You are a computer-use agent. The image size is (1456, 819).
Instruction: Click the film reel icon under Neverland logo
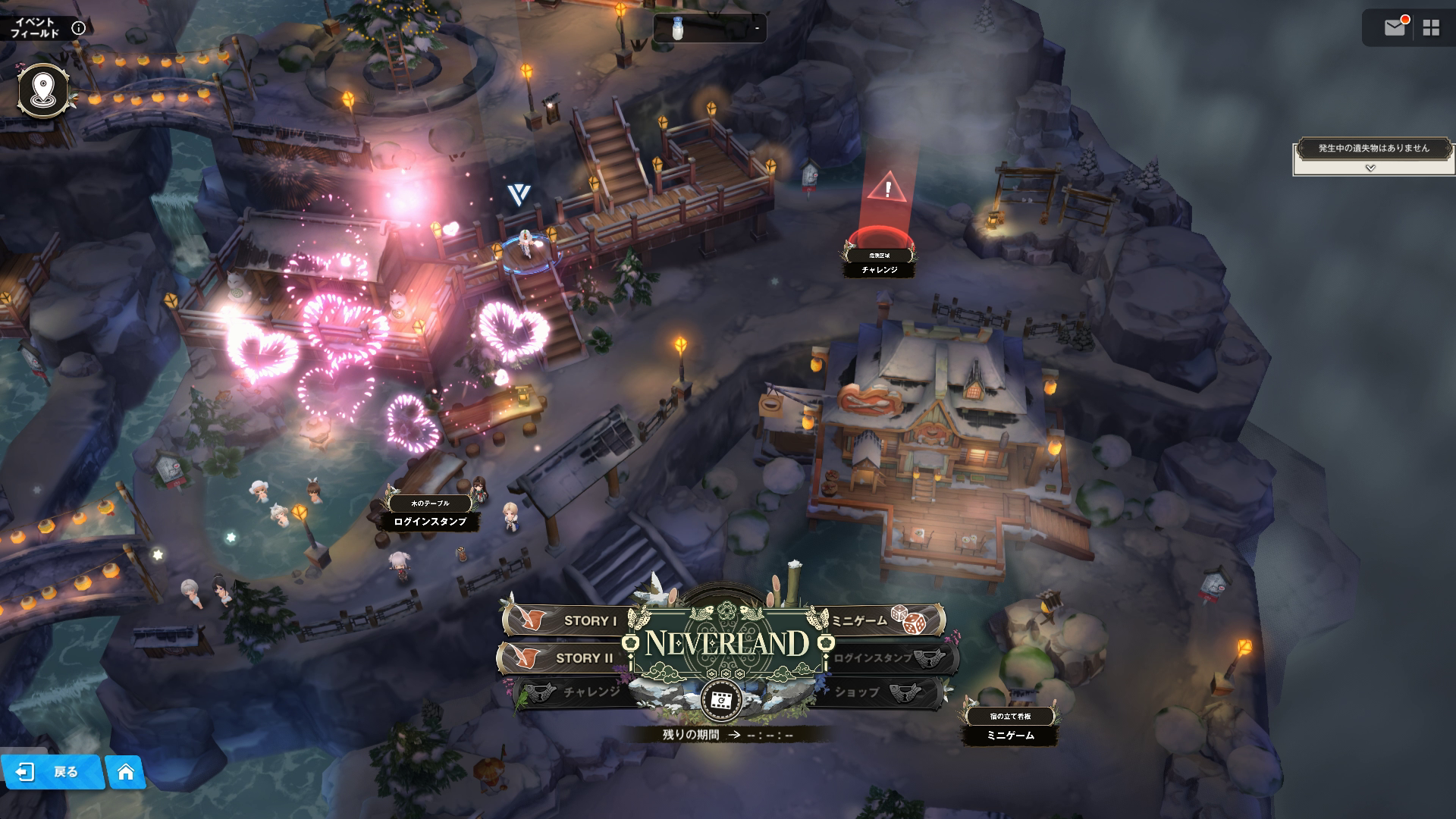[721, 700]
